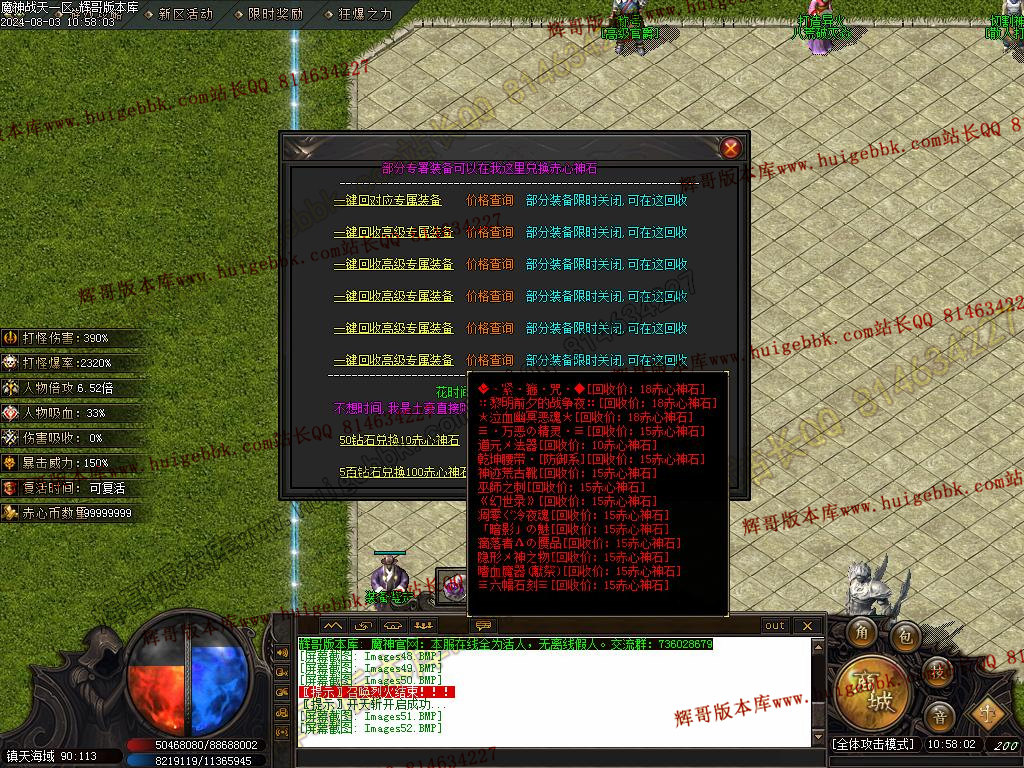Viewport: 1024px width, 768px height.
Task: Open the 商城 shop button
Action: pos(867,689)
